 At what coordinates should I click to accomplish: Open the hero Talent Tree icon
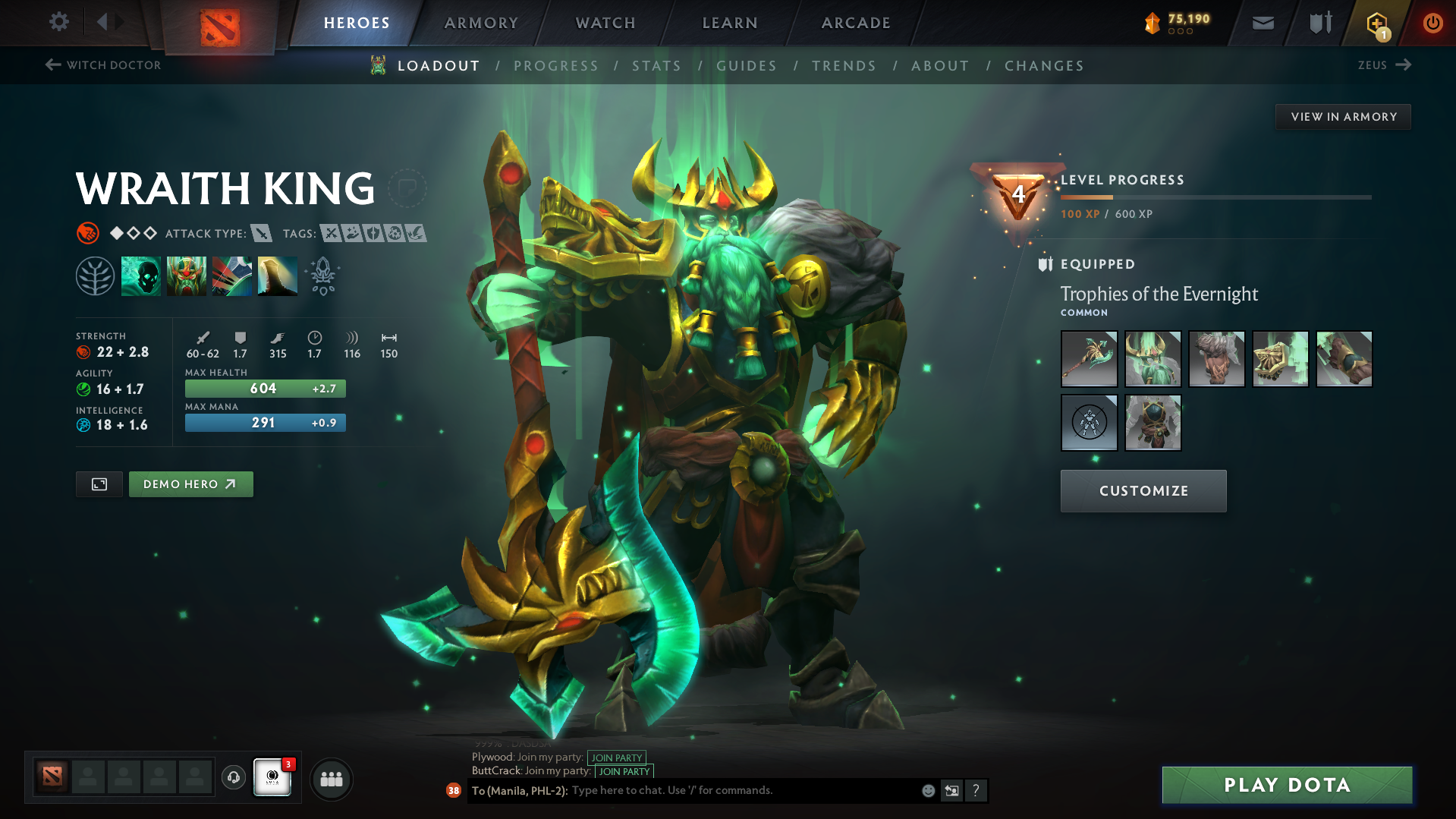(x=95, y=275)
